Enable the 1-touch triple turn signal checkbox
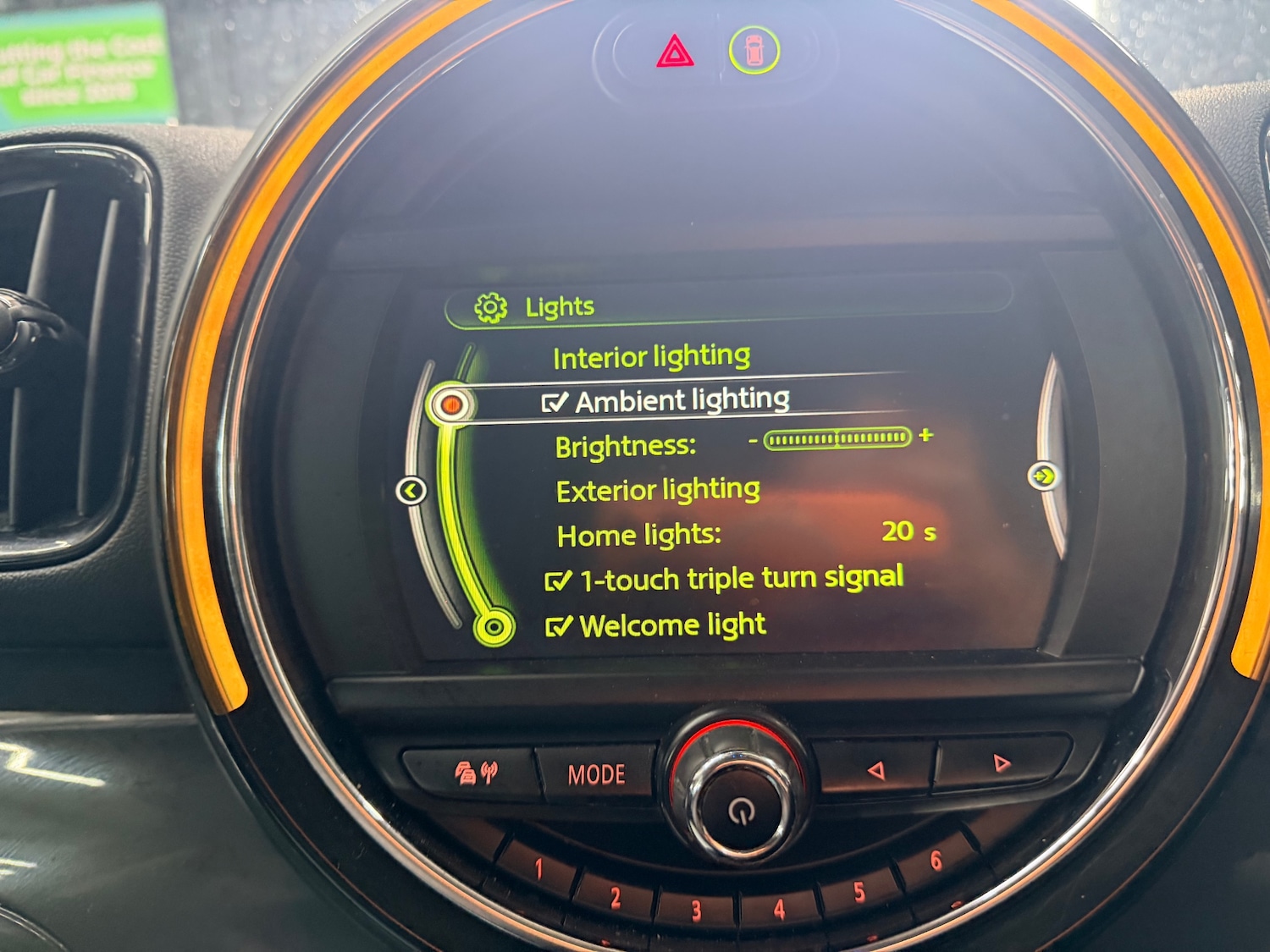Screen dimensions: 1270x952 tap(558, 580)
